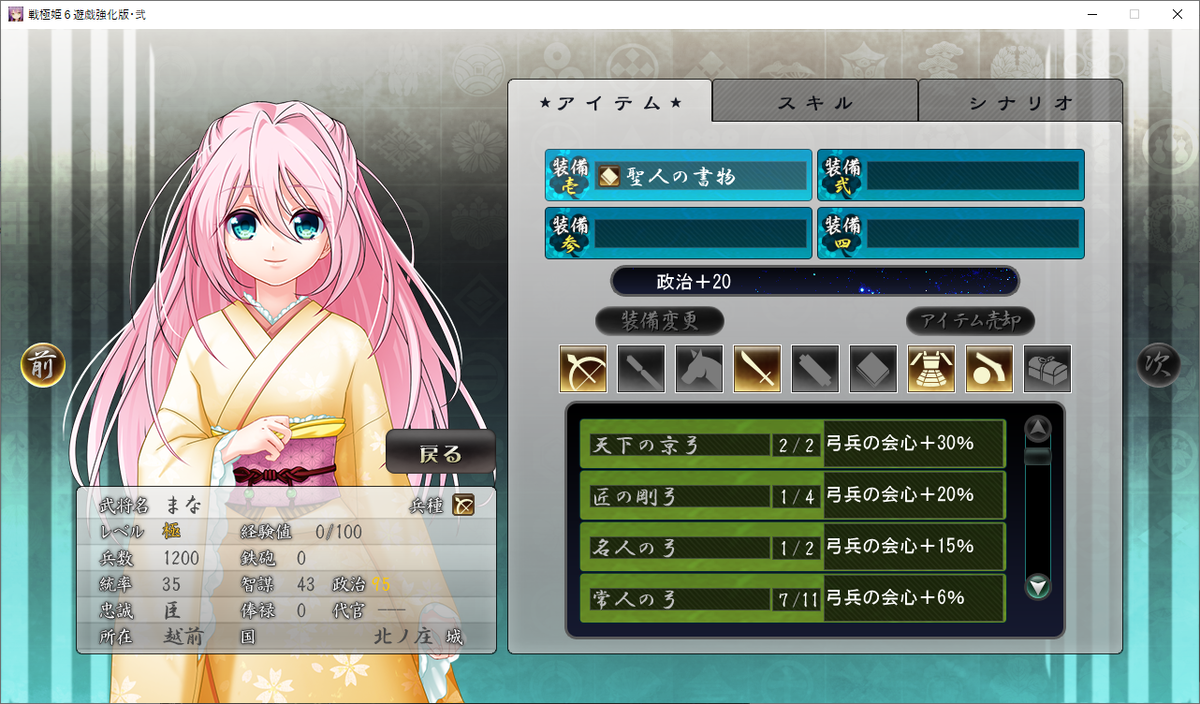Open the treasure chest item category
The width and height of the screenshot is (1200, 704).
tap(1047, 369)
